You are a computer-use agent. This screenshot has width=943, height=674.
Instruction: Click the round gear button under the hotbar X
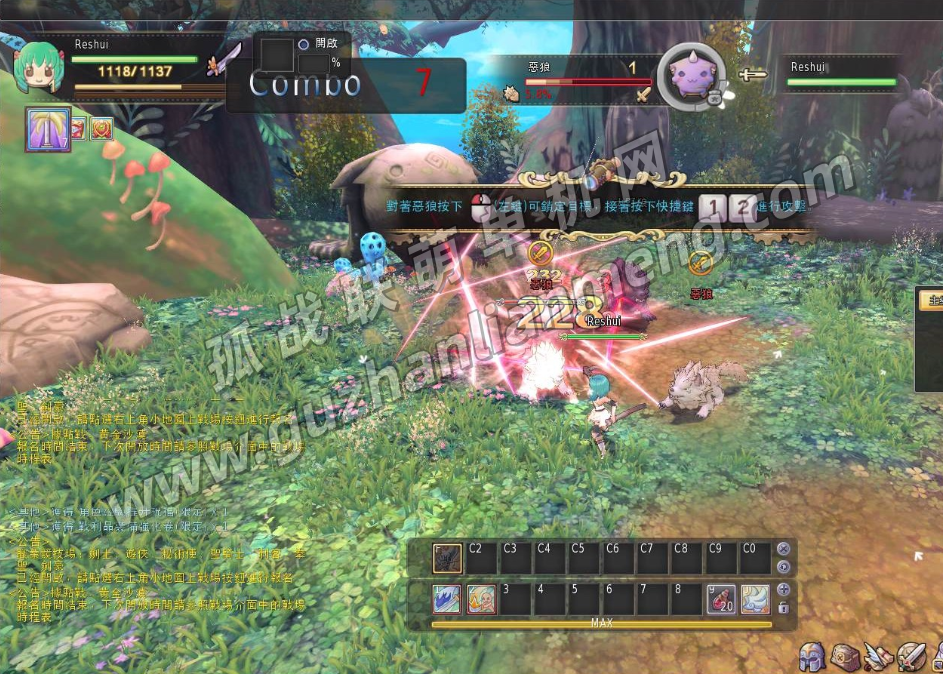pos(783,566)
